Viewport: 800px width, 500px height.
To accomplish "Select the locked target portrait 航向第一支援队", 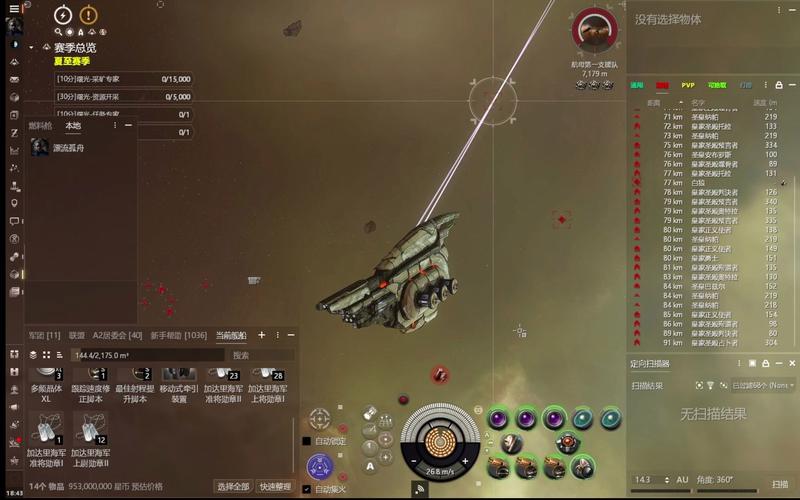I will coord(594,32).
